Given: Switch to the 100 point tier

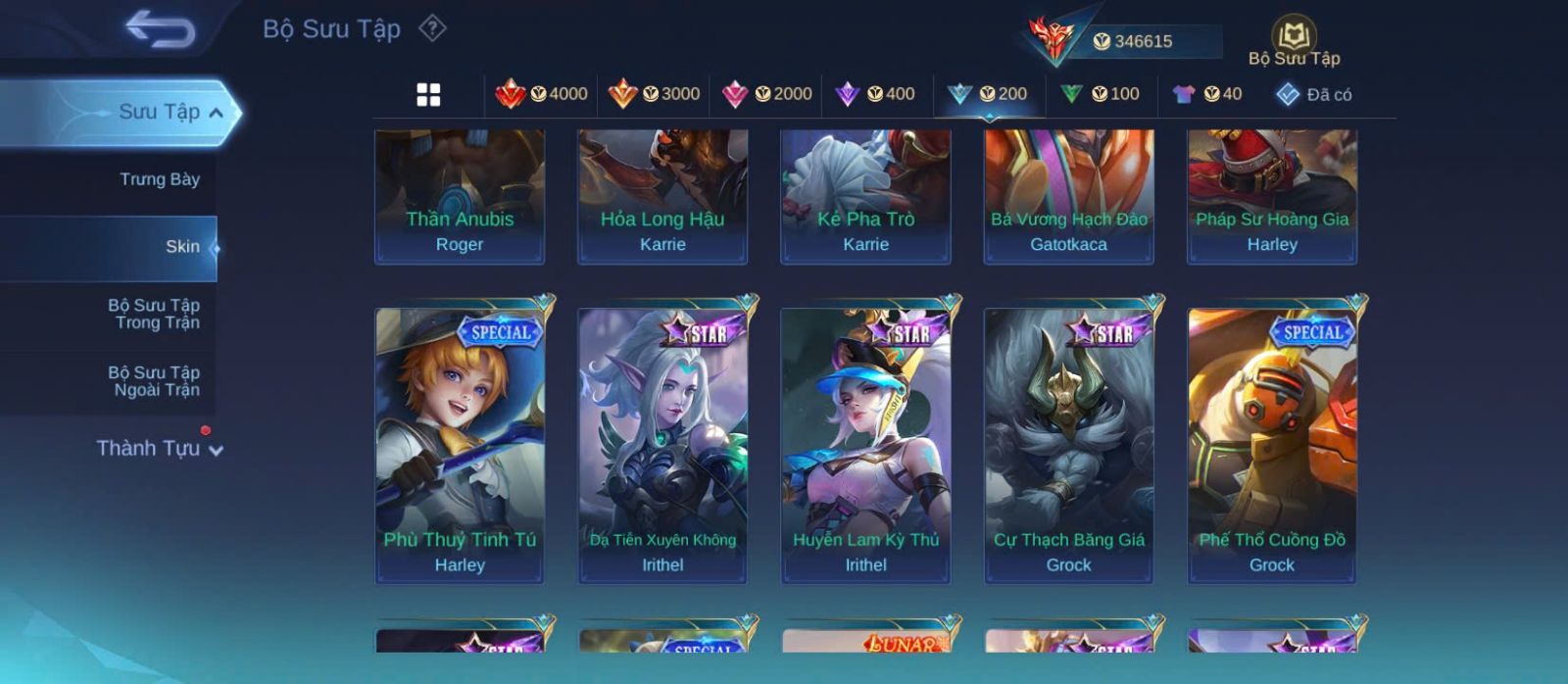Looking at the screenshot, I should (x=1100, y=94).
